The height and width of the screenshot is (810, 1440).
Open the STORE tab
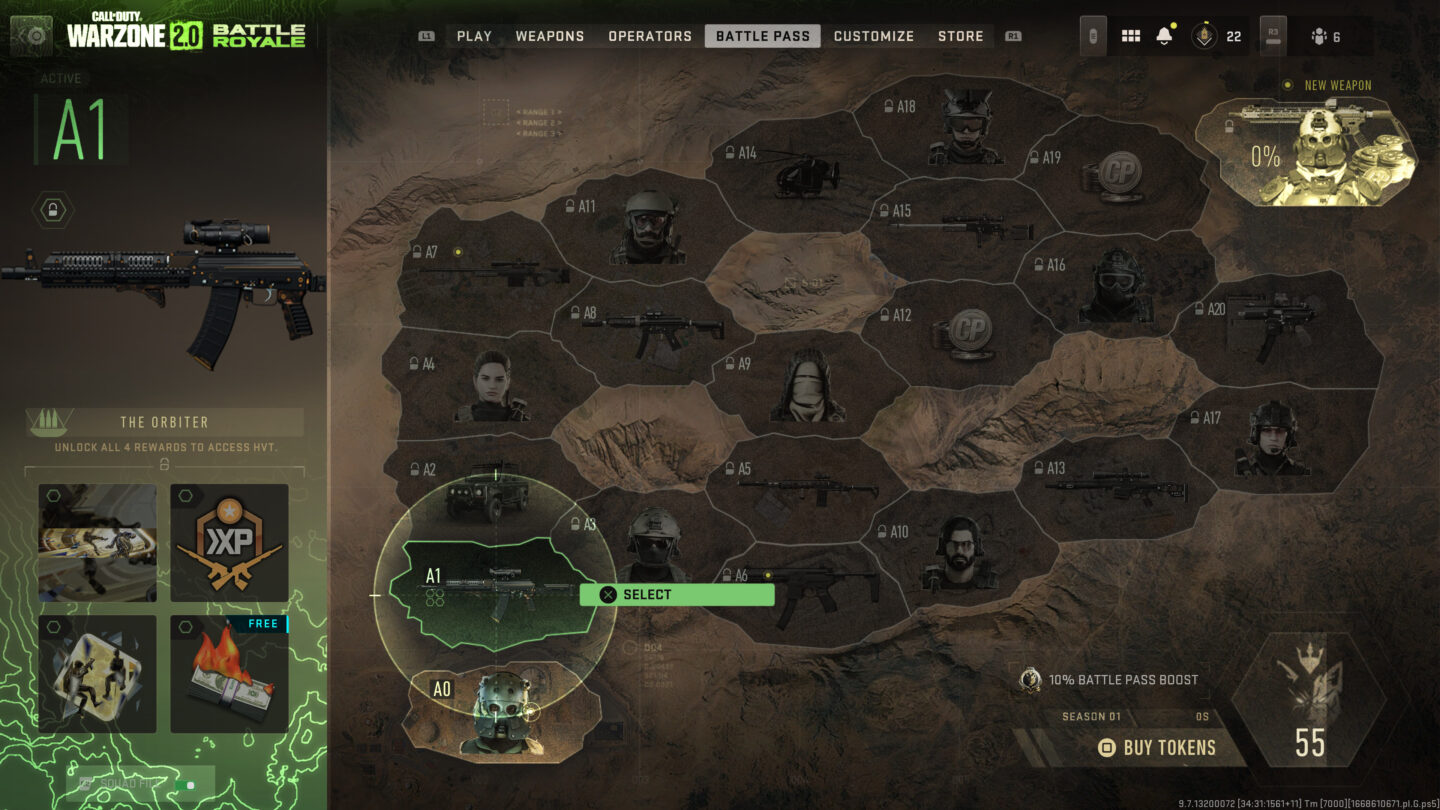point(960,36)
